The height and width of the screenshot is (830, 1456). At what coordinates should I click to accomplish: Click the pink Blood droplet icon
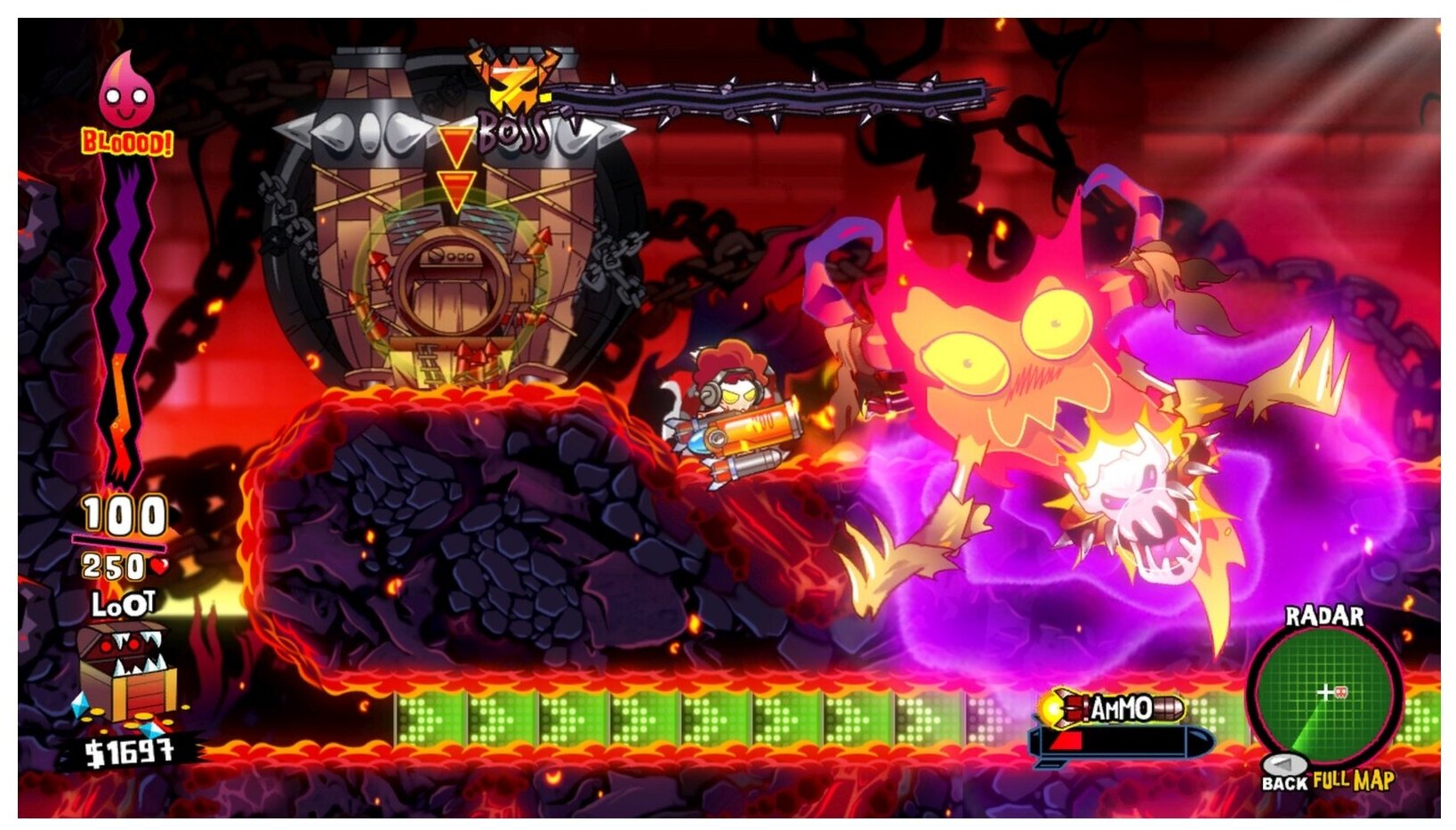click(x=126, y=92)
